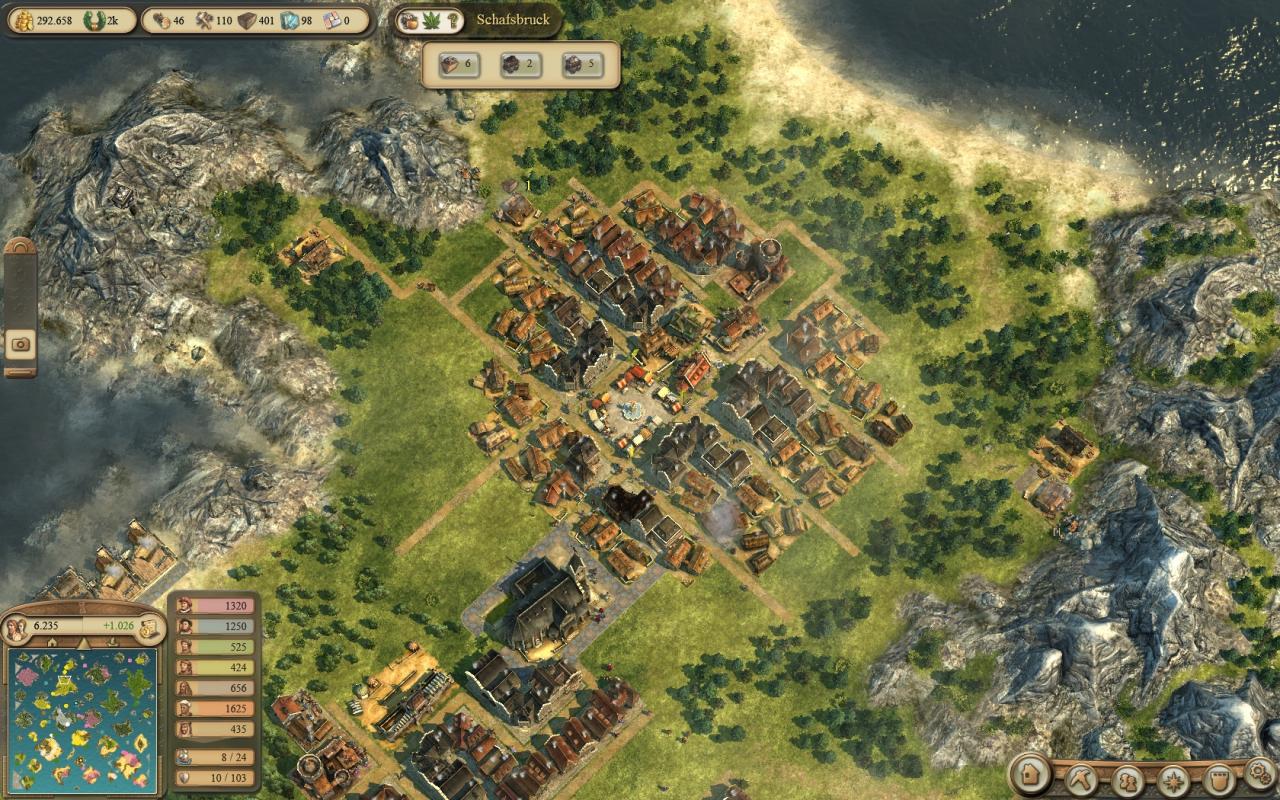Select the resource slot showing 6
Screen dimensions: 1280x800
(456, 65)
